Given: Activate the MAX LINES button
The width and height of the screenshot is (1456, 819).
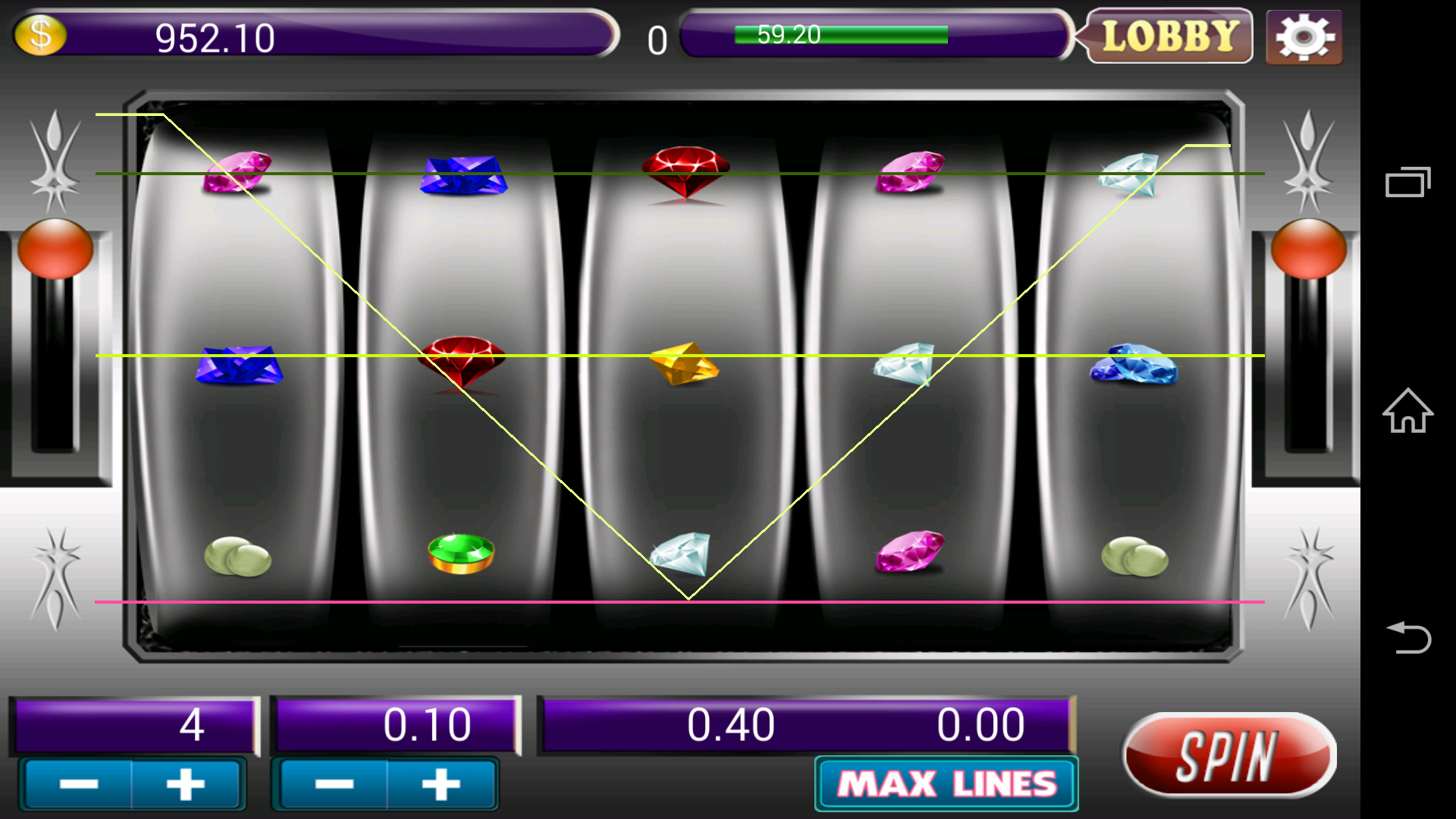Looking at the screenshot, I should click(946, 784).
